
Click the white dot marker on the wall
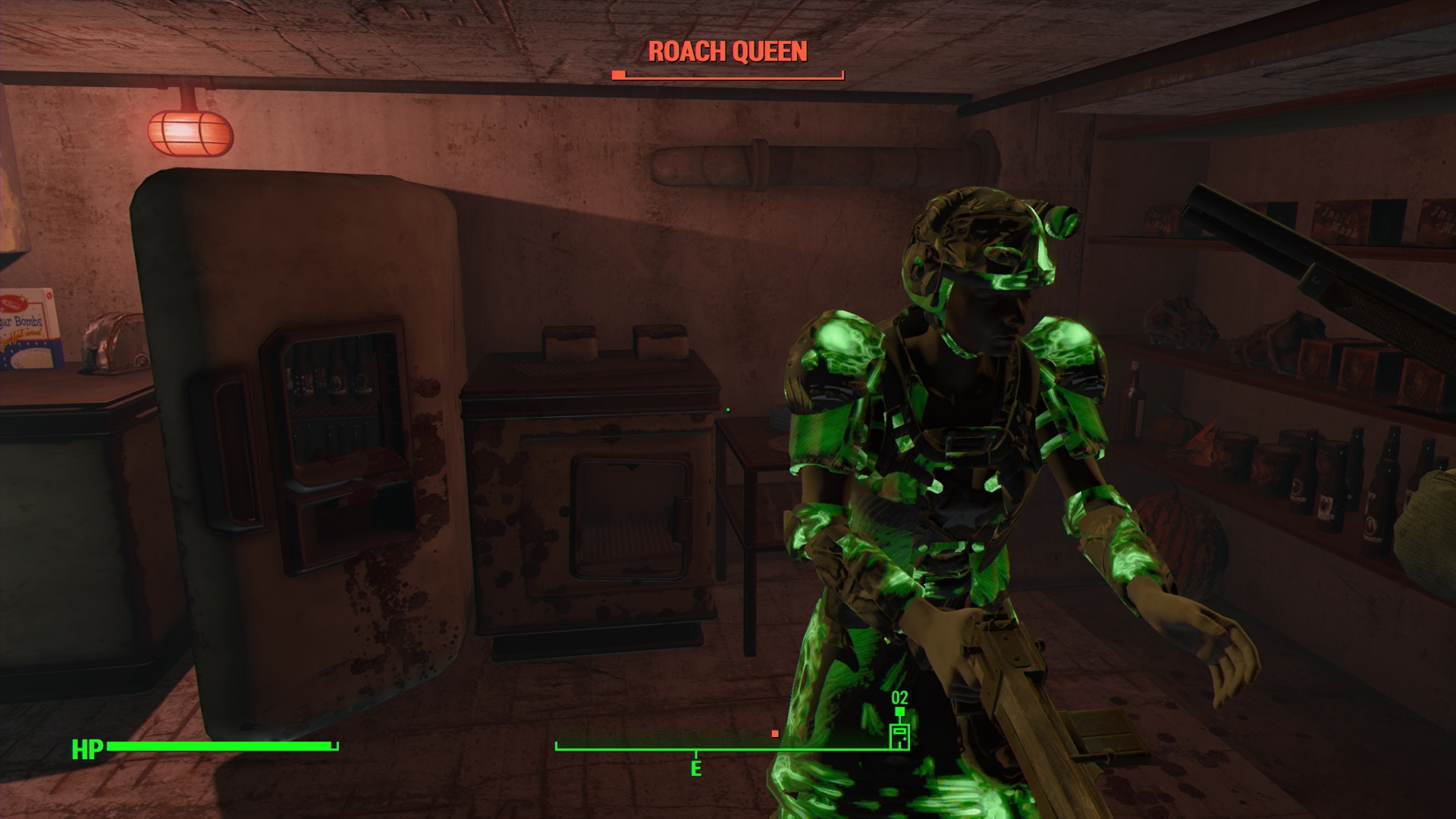[727, 408]
